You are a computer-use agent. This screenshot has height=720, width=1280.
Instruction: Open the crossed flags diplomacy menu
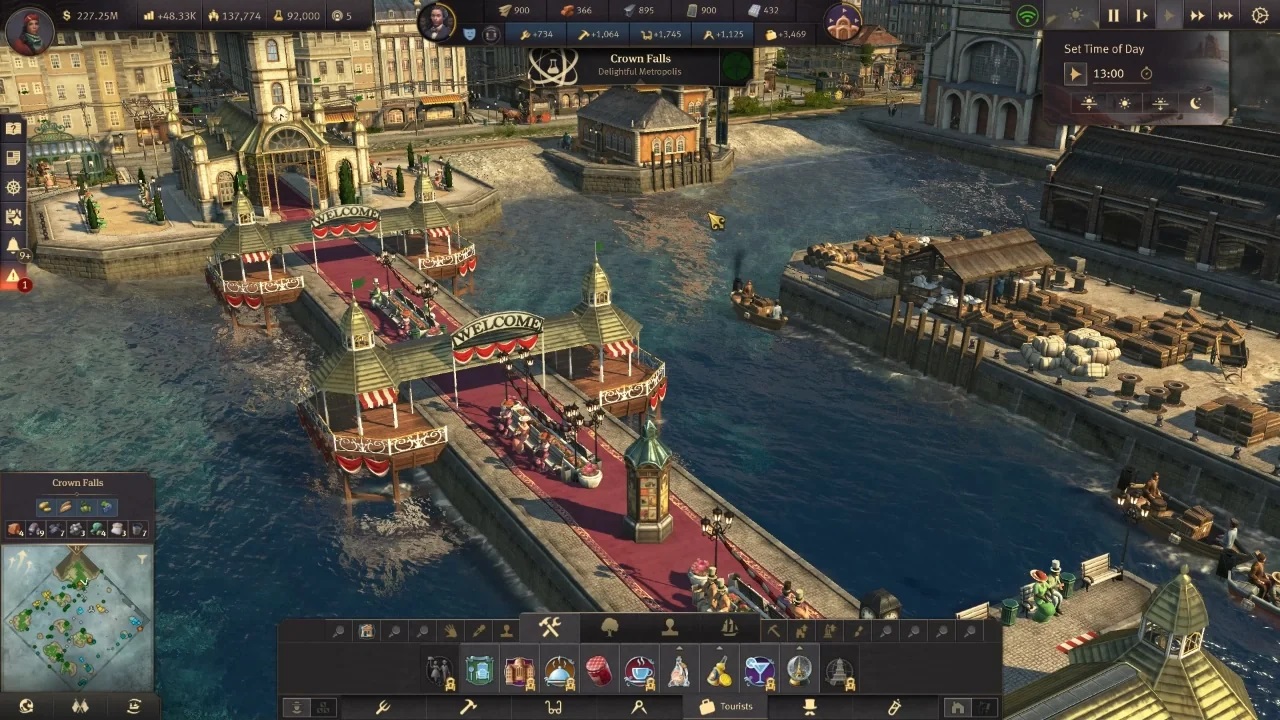[x=80, y=706]
